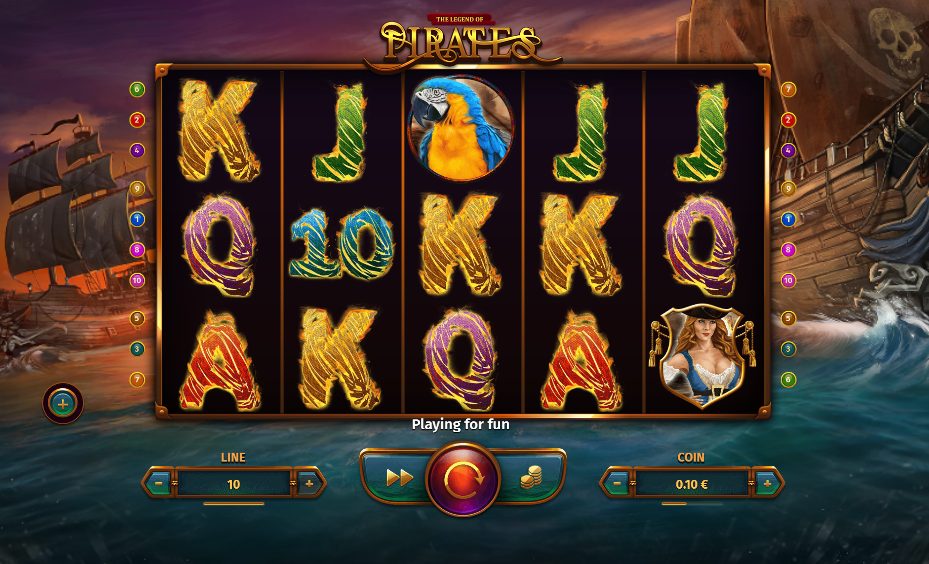Click the gold coin stack button
This screenshot has height=564, width=929.
(530, 479)
